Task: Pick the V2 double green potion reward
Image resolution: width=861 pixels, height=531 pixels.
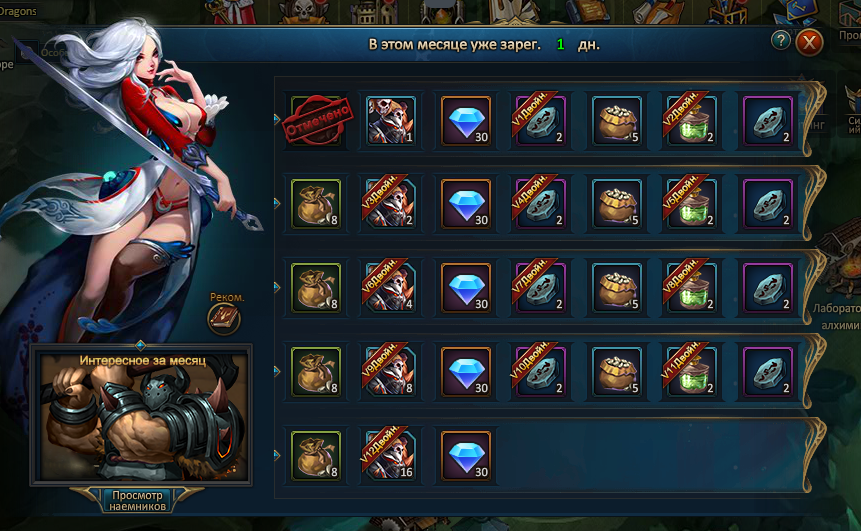Action: coord(691,122)
